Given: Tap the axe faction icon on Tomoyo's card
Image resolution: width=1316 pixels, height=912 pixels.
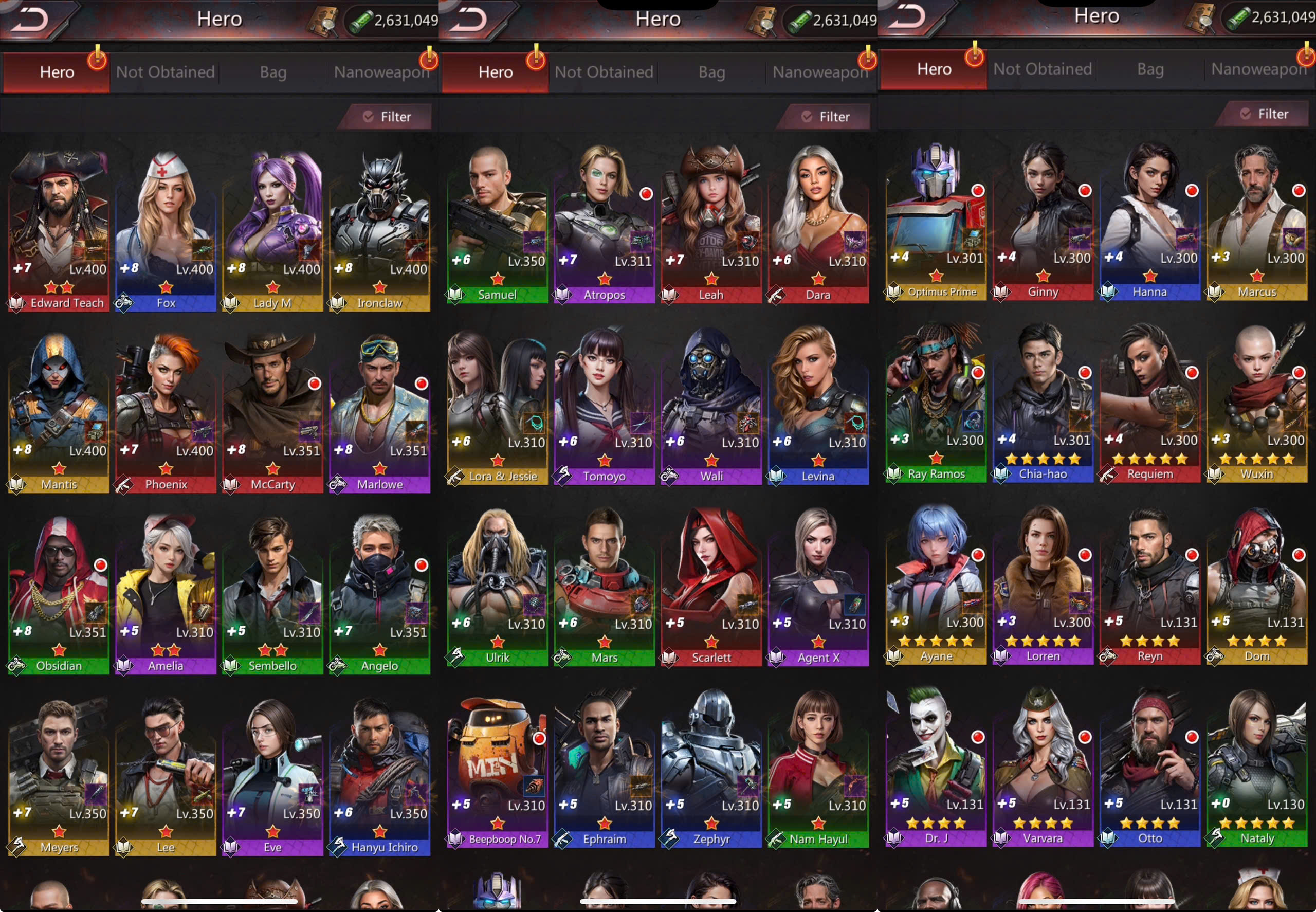Looking at the screenshot, I should [x=563, y=476].
